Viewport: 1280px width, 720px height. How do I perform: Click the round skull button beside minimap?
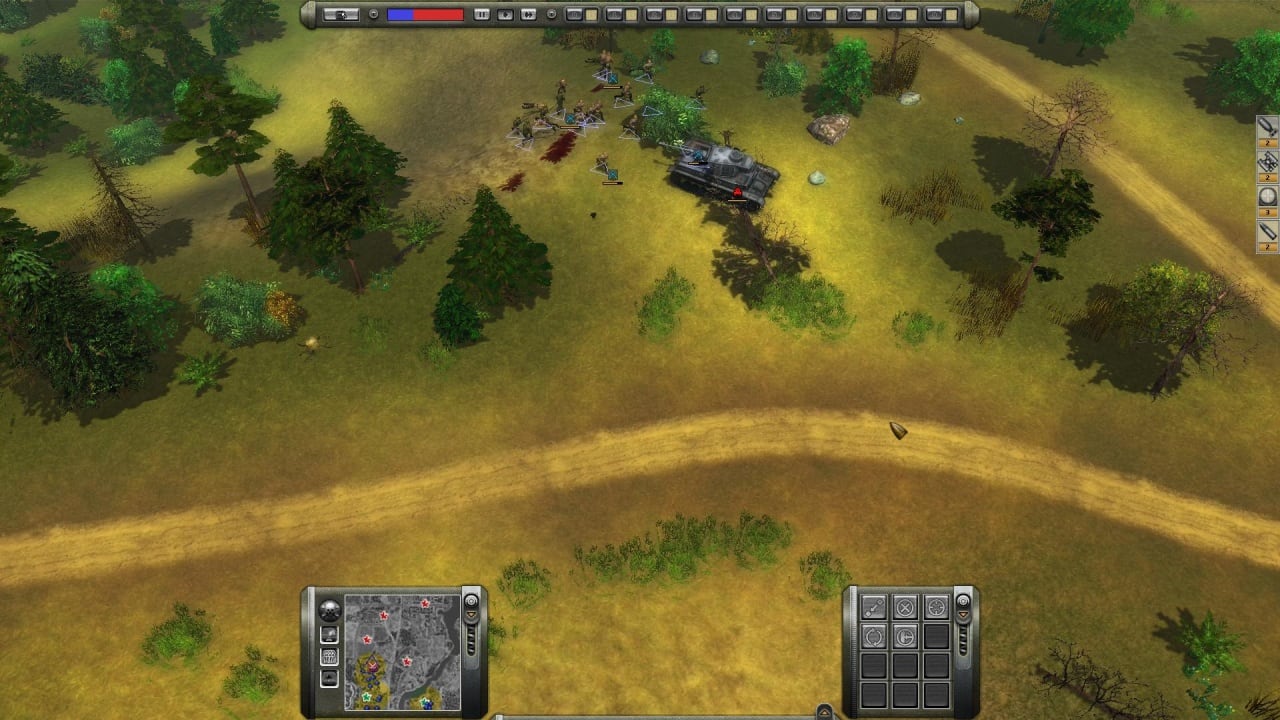coord(329,610)
